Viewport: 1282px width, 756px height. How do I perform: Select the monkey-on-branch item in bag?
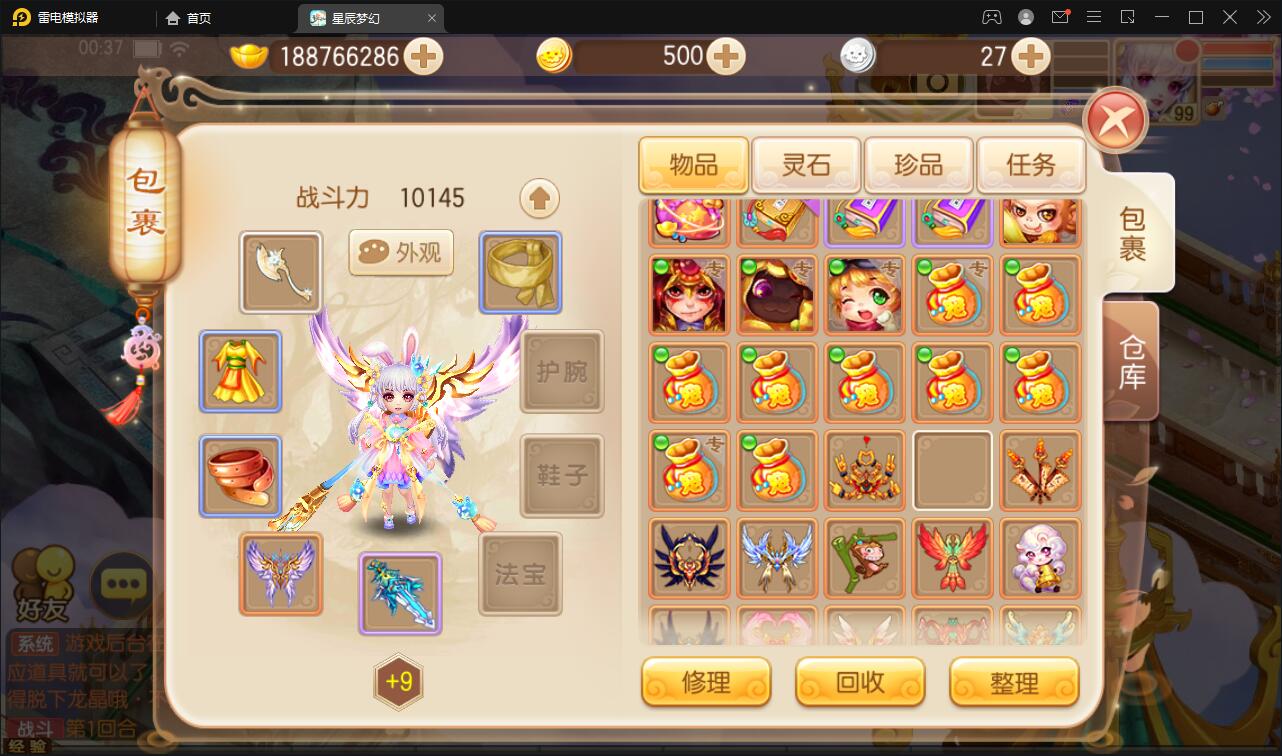point(864,558)
